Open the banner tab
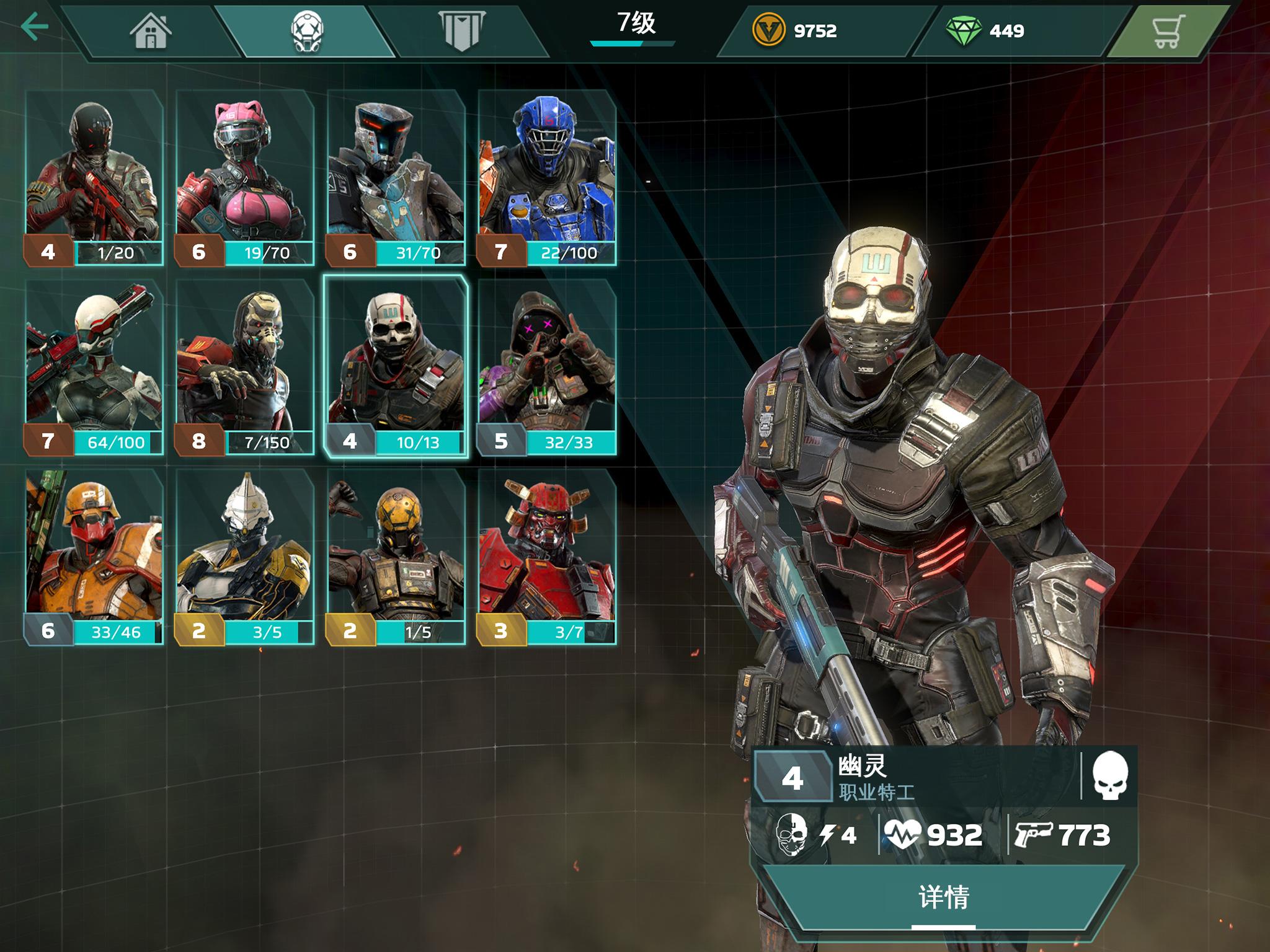 (461, 30)
